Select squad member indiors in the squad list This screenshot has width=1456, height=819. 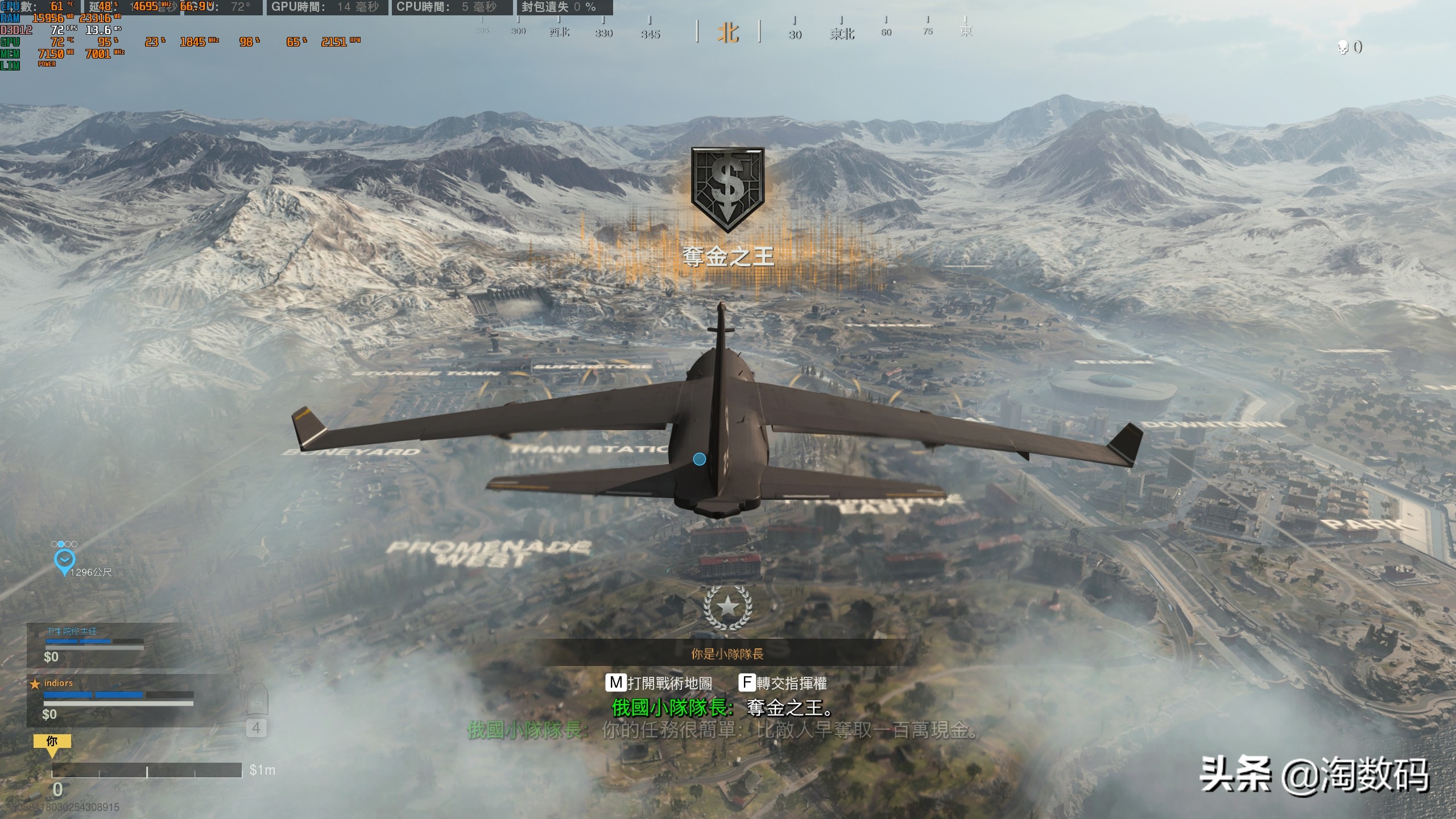pos(59,683)
